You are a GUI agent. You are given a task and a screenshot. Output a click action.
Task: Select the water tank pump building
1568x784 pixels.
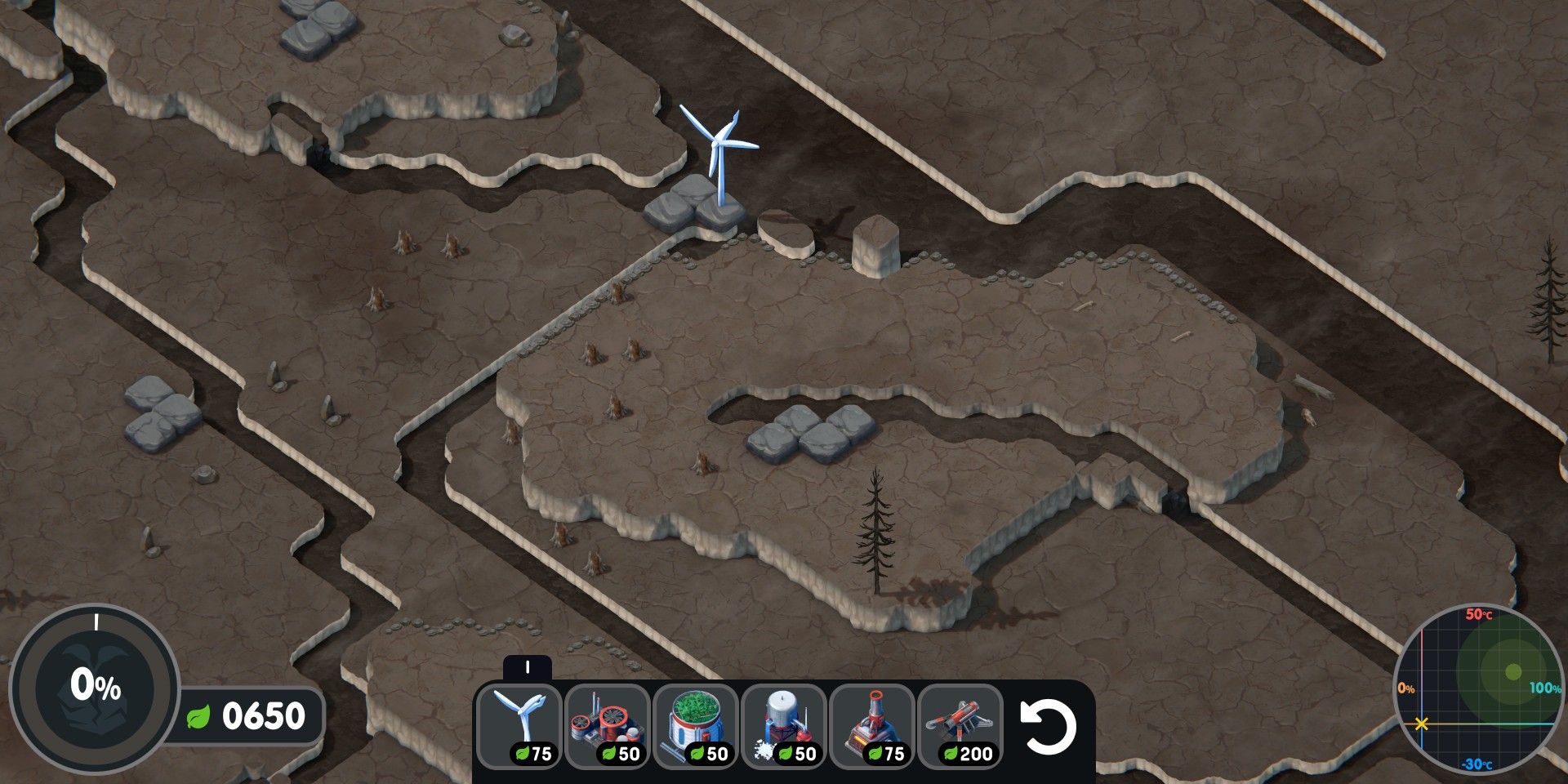pos(784,725)
